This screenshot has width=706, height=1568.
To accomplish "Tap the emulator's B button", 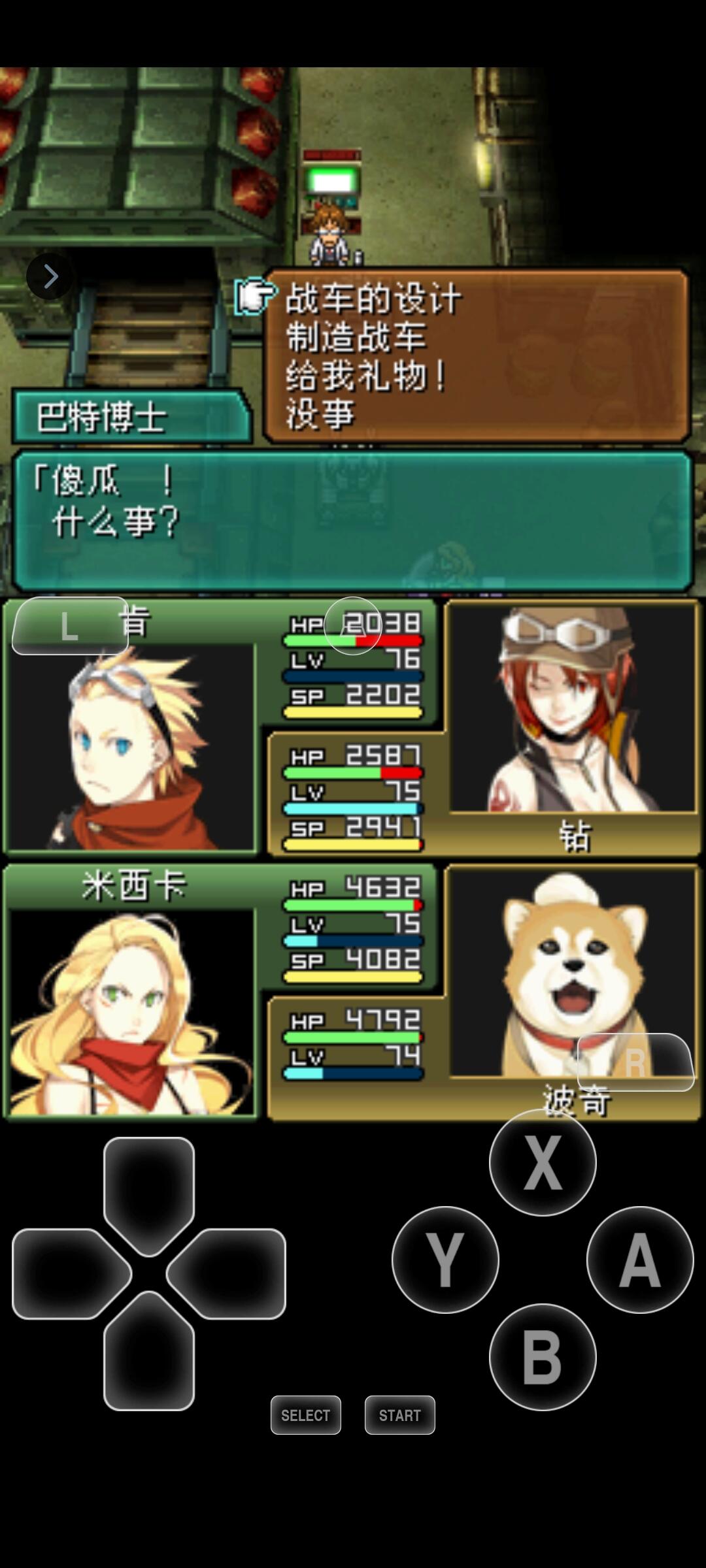I will click(x=542, y=1356).
